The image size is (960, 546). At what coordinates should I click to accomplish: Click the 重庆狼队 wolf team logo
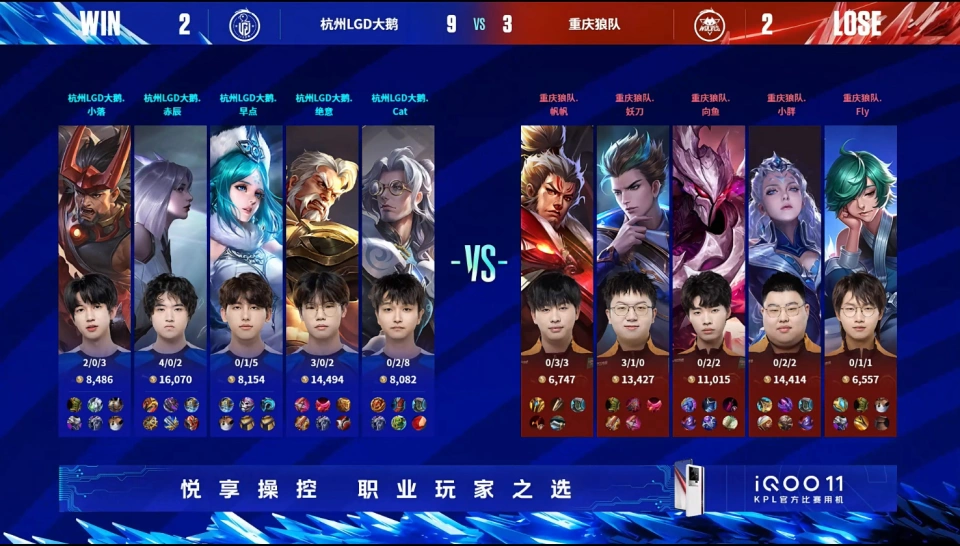(716, 24)
